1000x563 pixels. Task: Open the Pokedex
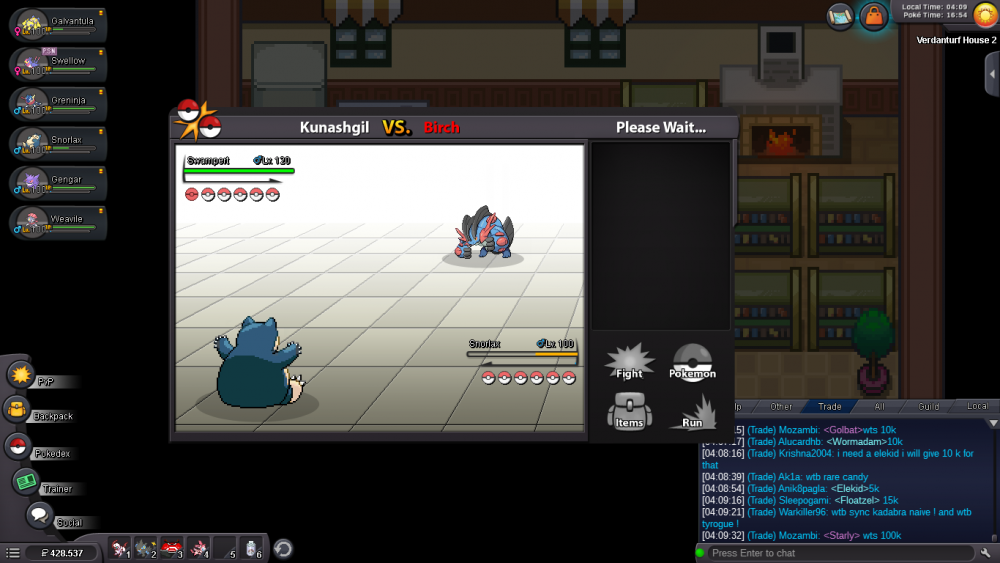[18, 447]
